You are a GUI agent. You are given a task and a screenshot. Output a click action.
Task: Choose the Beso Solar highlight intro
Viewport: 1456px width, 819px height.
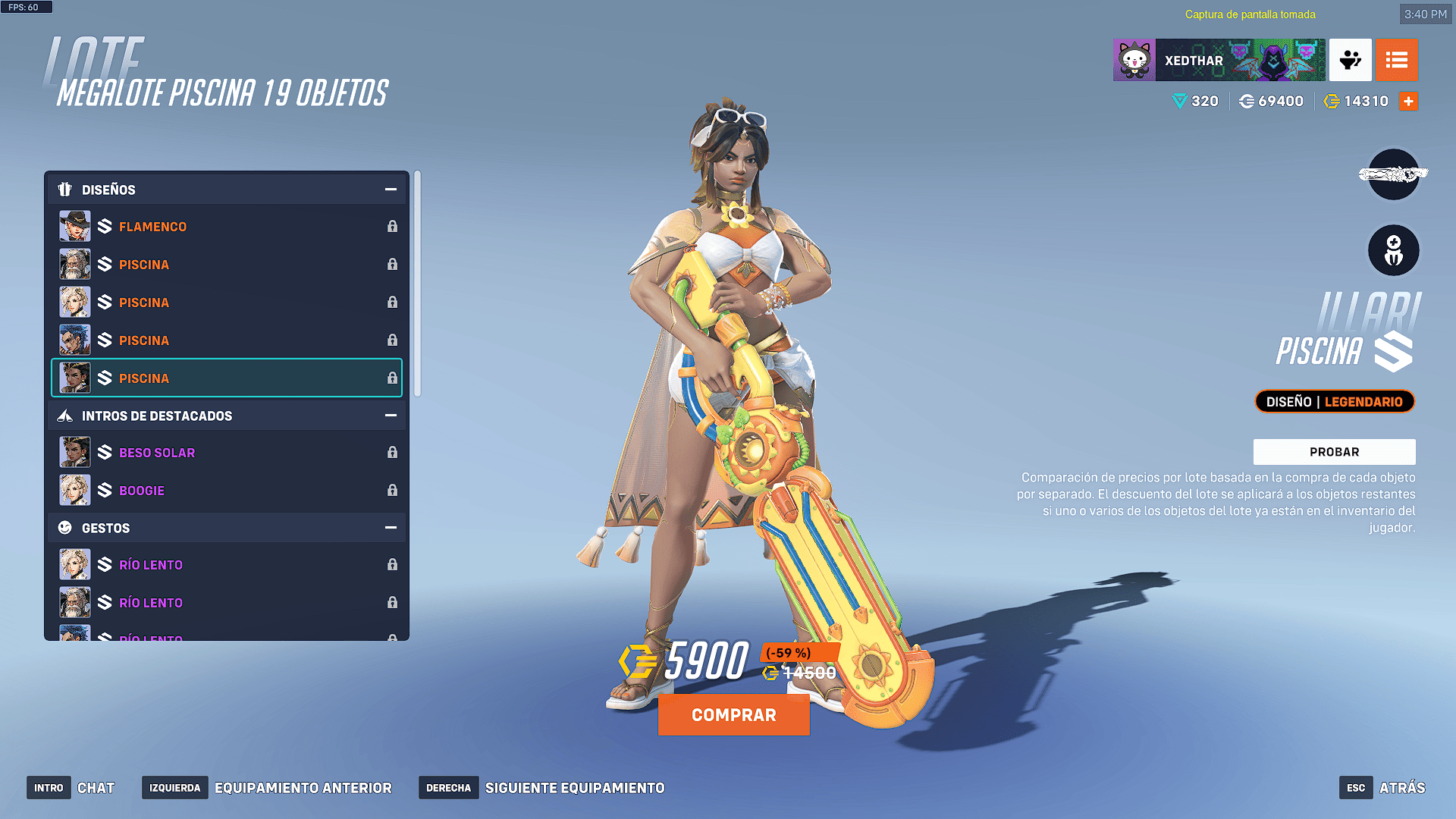click(227, 453)
